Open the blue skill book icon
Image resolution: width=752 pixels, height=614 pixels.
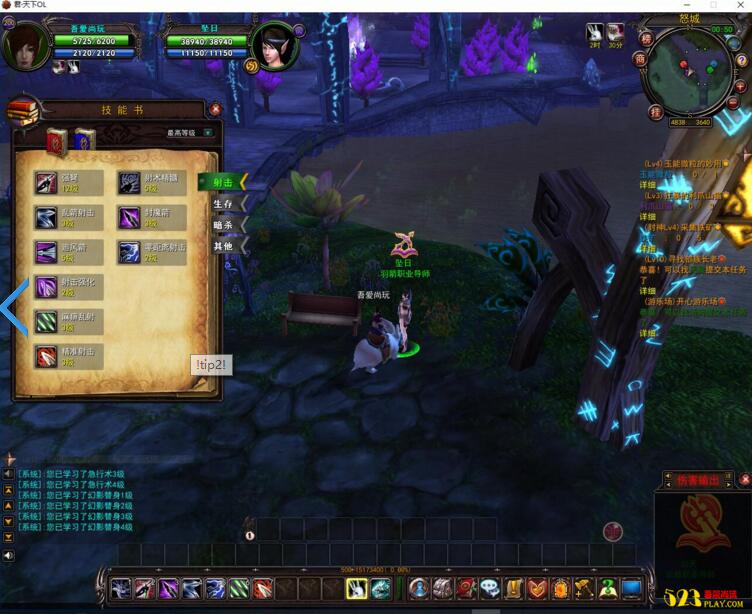coord(84,141)
